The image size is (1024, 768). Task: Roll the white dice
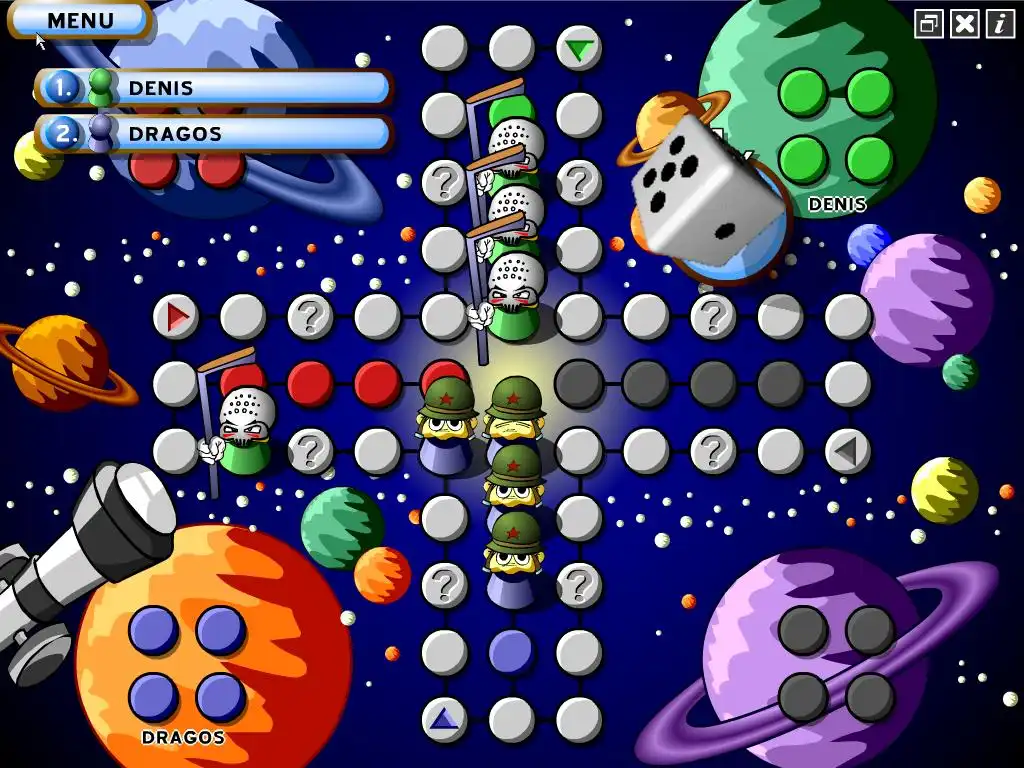coord(706,190)
